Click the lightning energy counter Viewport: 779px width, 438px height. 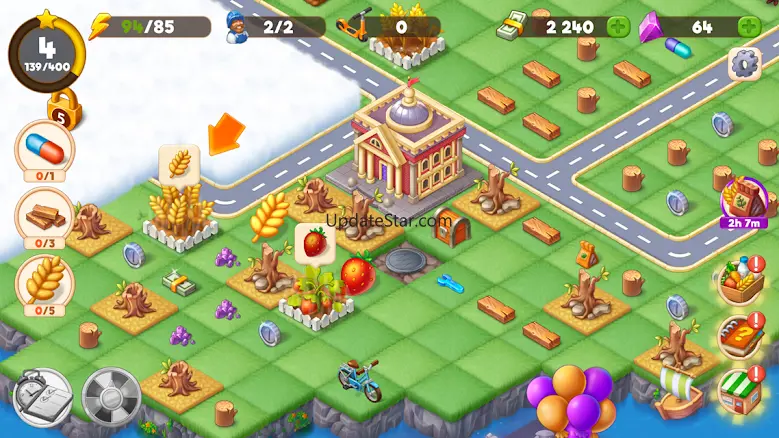tap(150, 27)
